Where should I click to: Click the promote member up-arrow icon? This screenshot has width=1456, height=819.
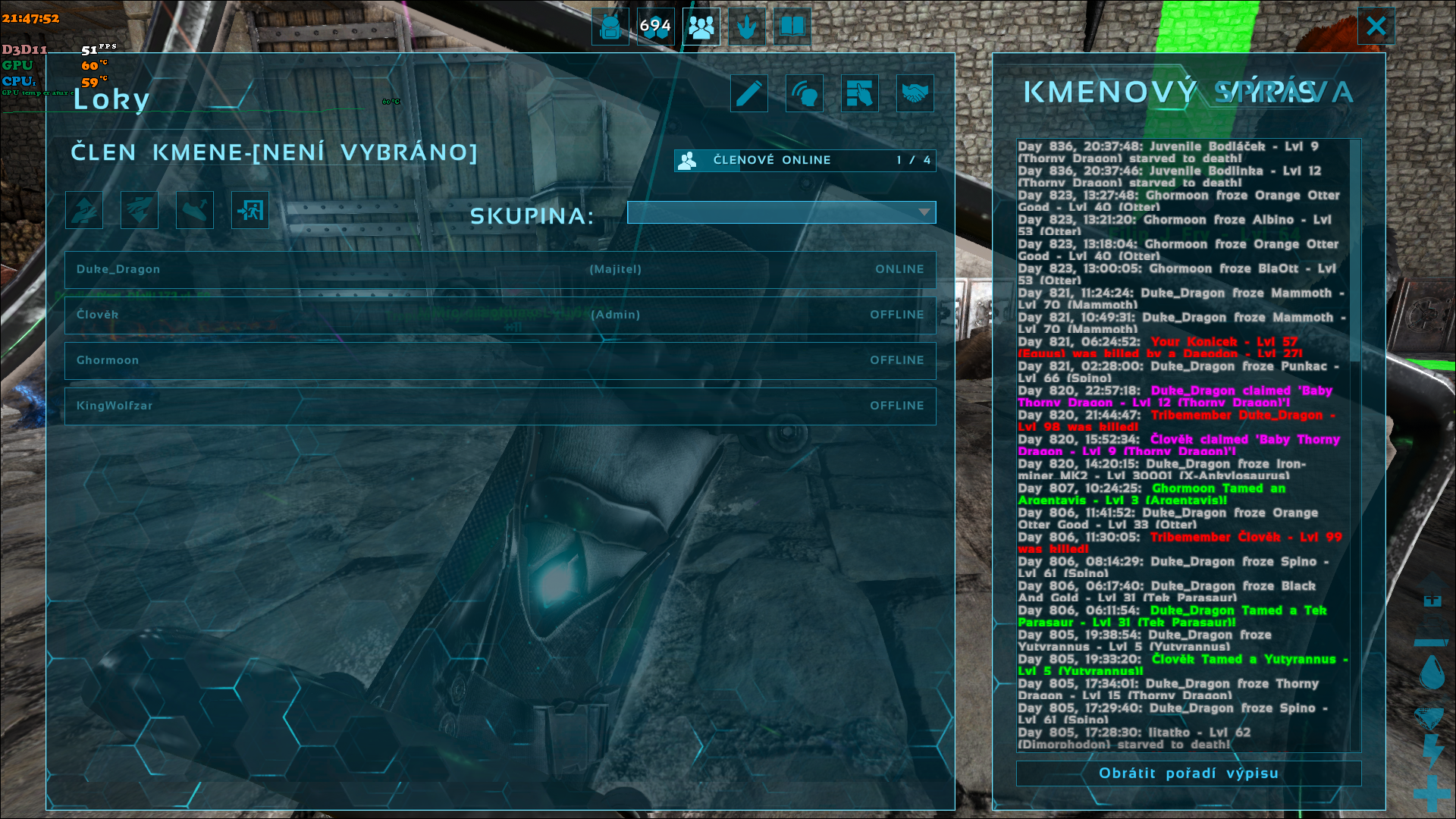pos(84,210)
